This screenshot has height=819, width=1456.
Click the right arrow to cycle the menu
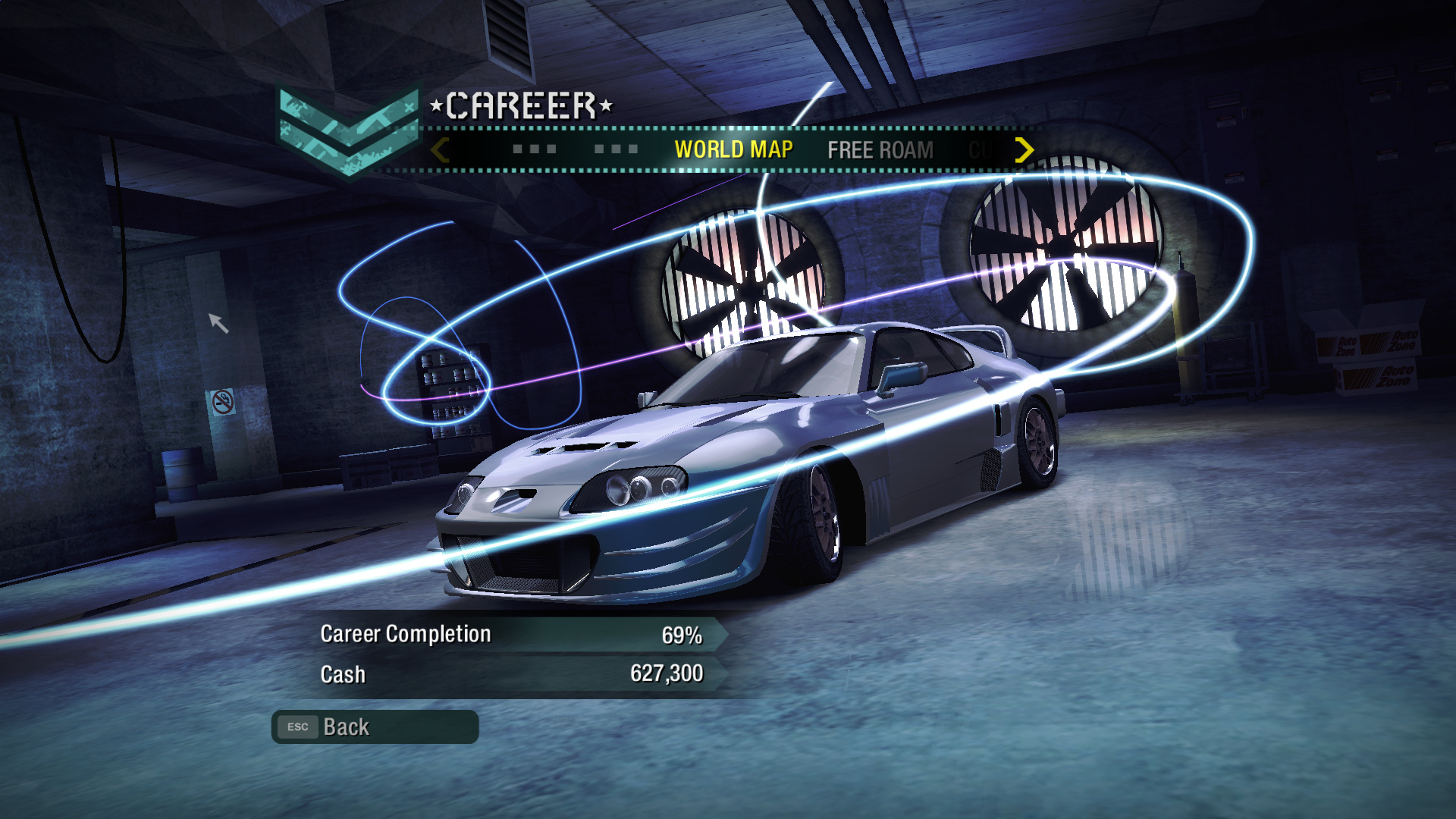click(x=1024, y=150)
